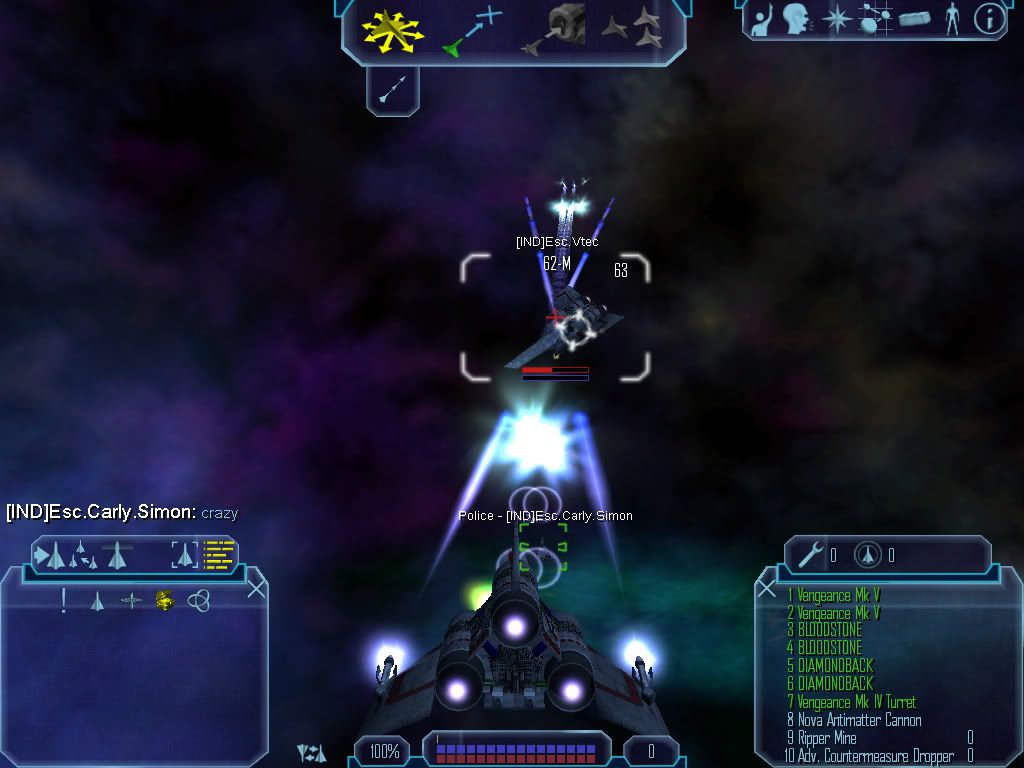Select the Join Formation maneuver icon
Viewport: 1024px width, 768px height.
click(x=632, y=30)
